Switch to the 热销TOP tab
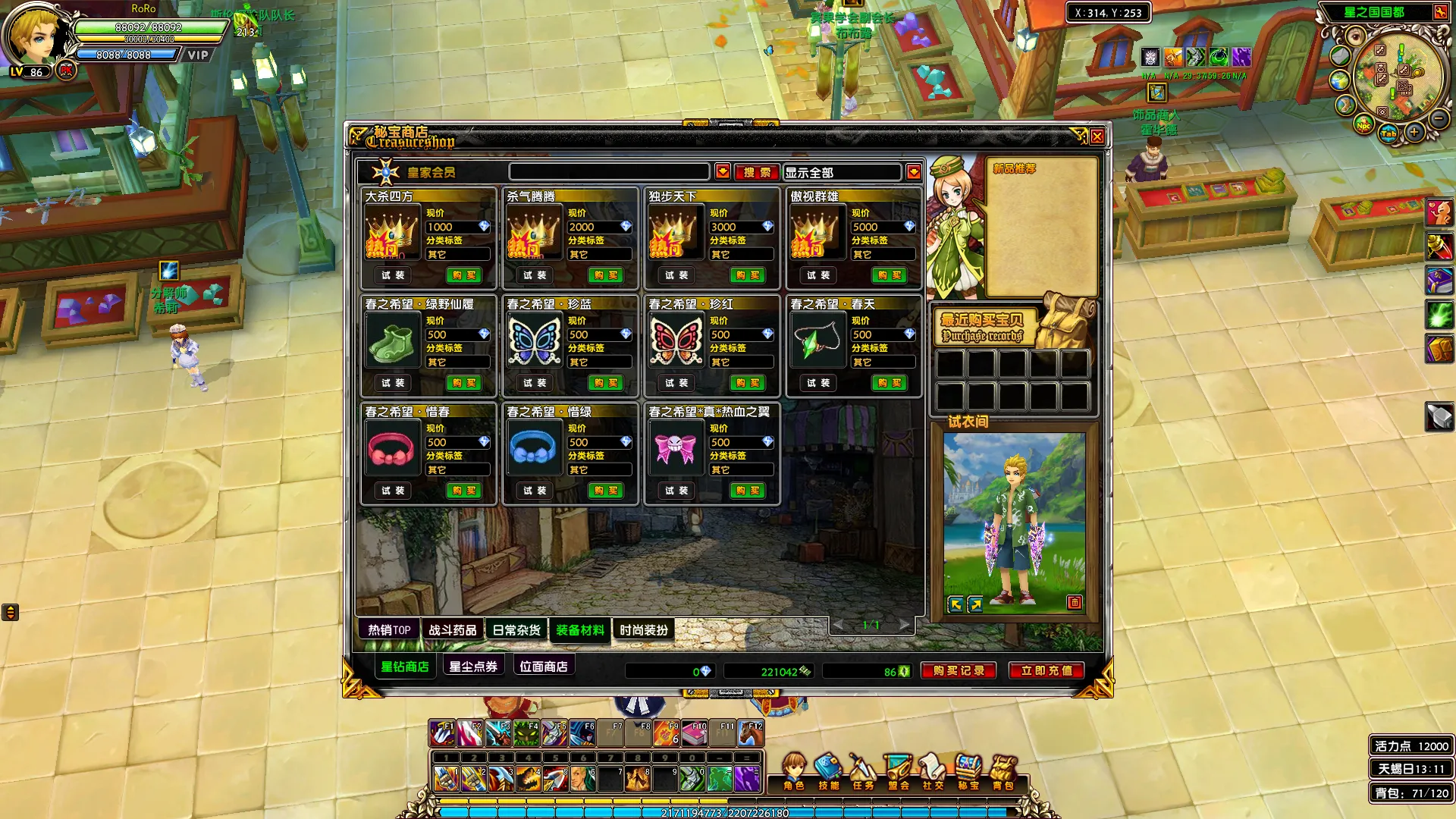The height and width of the screenshot is (819, 1456). tap(389, 630)
